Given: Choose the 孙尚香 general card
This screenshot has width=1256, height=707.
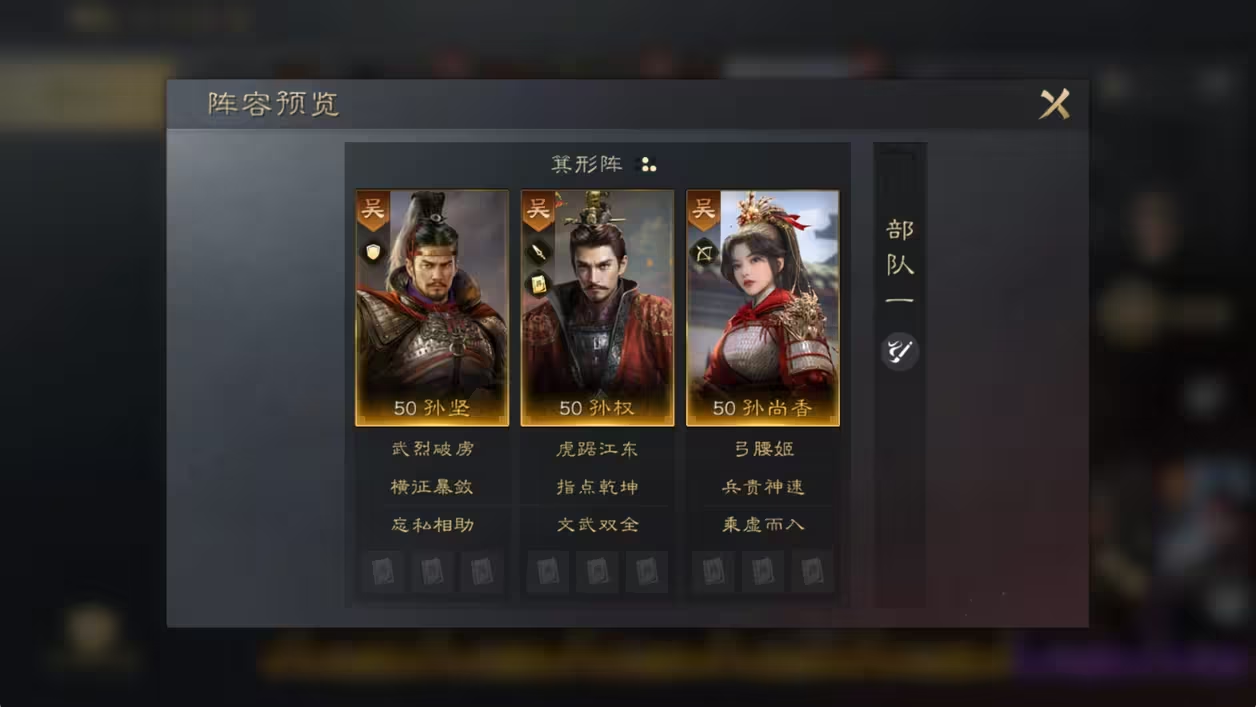Looking at the screenshot, I should click(x=763, y=308).
